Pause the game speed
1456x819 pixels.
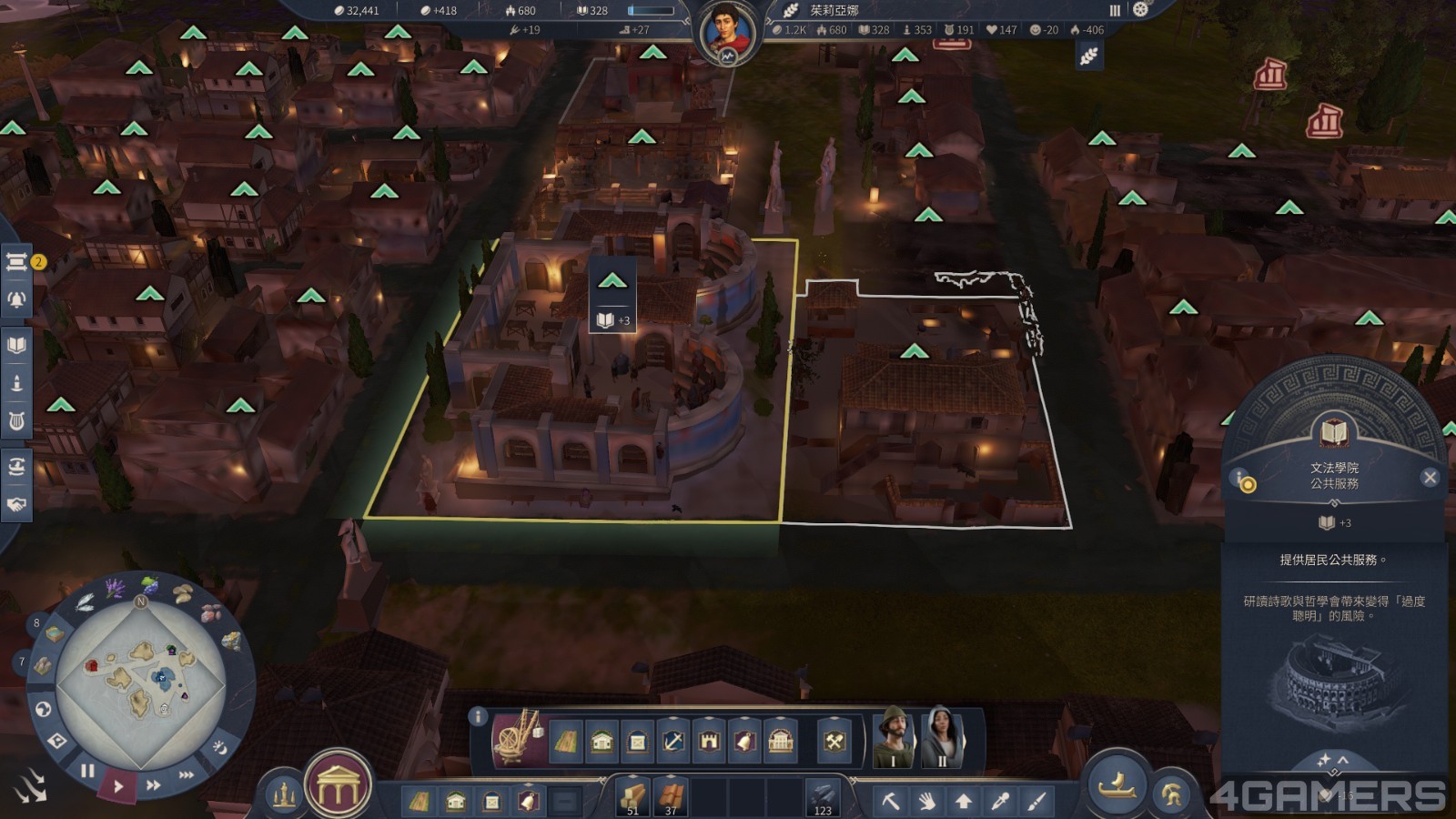(87, 772)
